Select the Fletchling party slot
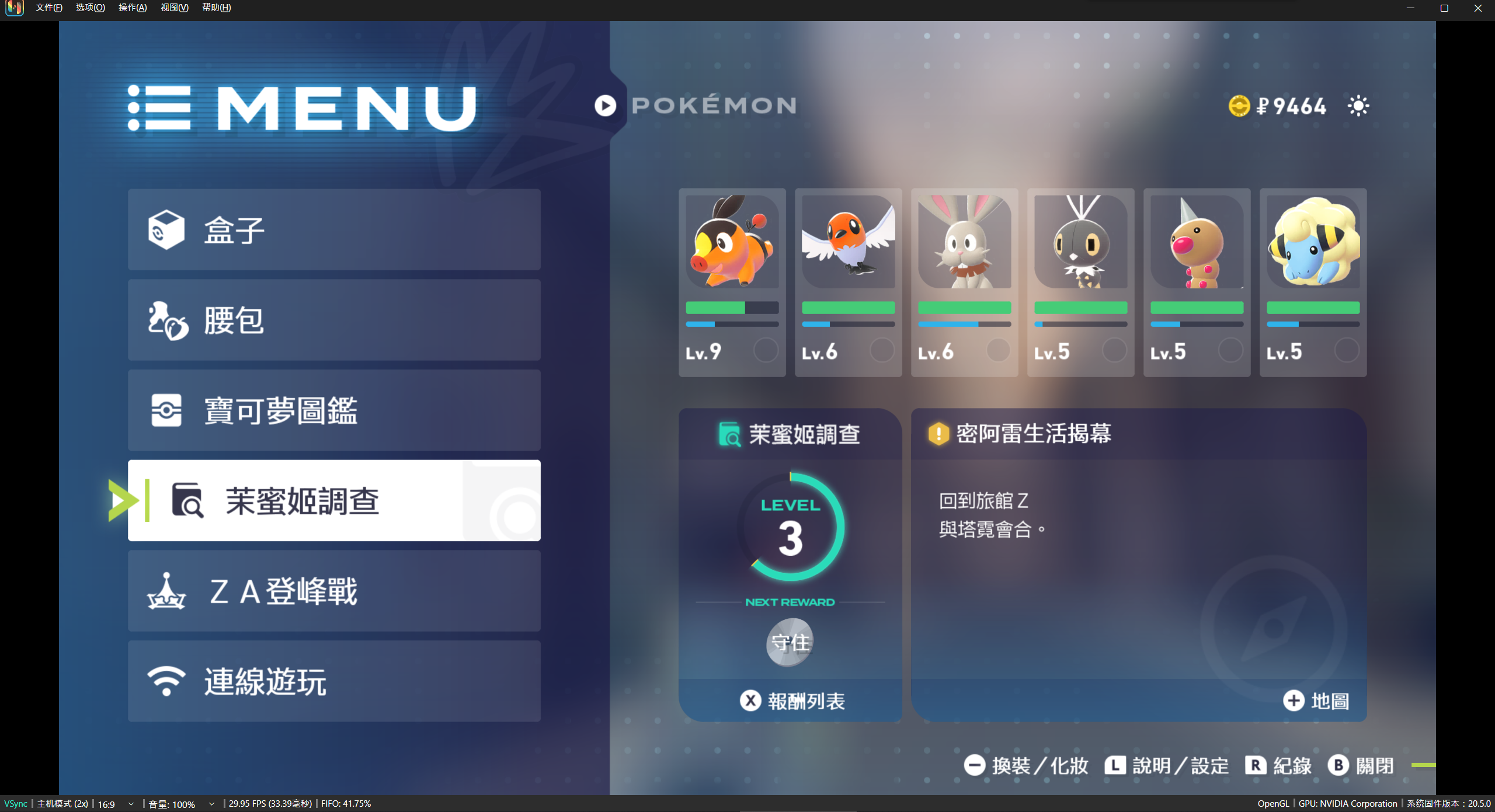This screenshot has height=812, width=1495. tap(848, 282)
